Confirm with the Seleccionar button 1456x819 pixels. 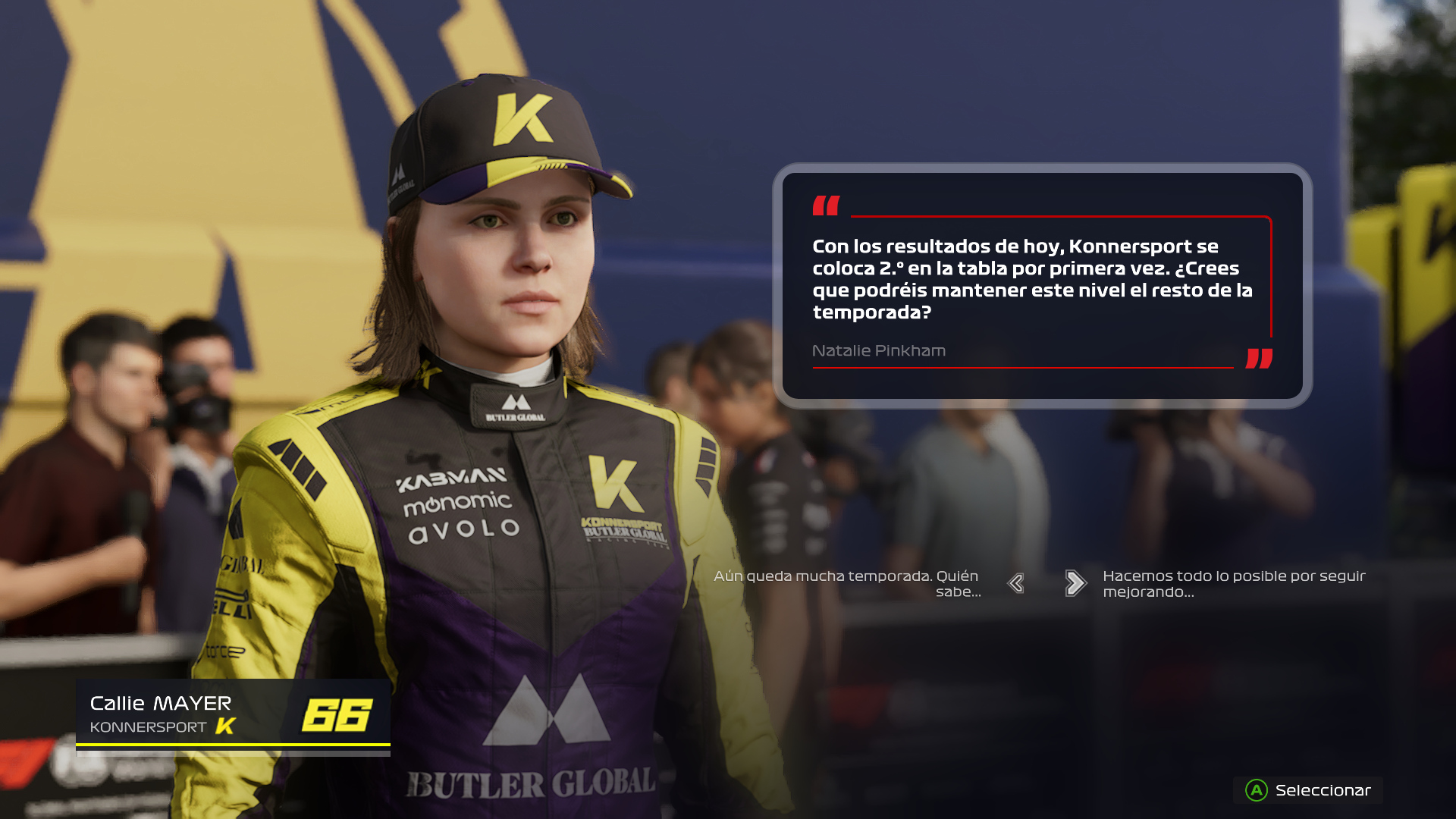point(1308,790)
